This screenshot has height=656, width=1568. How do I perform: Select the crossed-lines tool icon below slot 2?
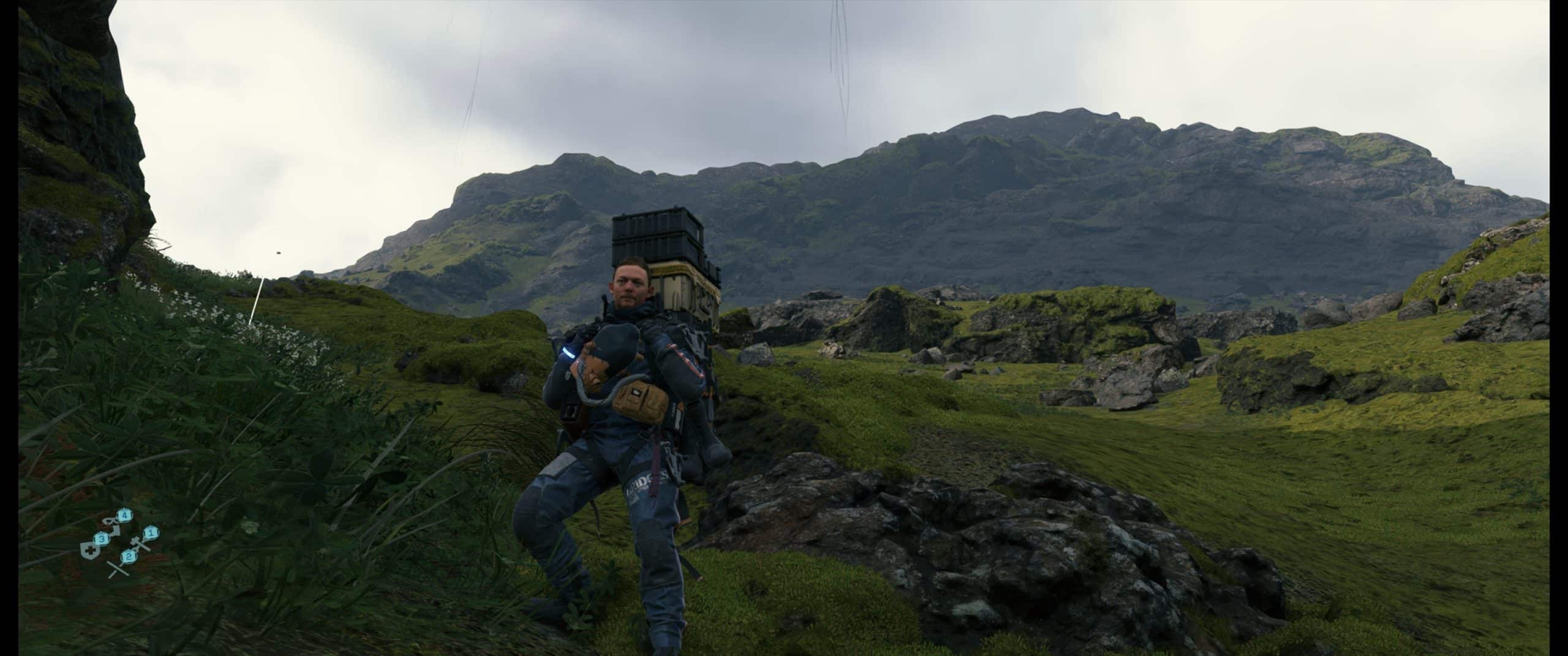pyautogui.click(x=117, y=569)
